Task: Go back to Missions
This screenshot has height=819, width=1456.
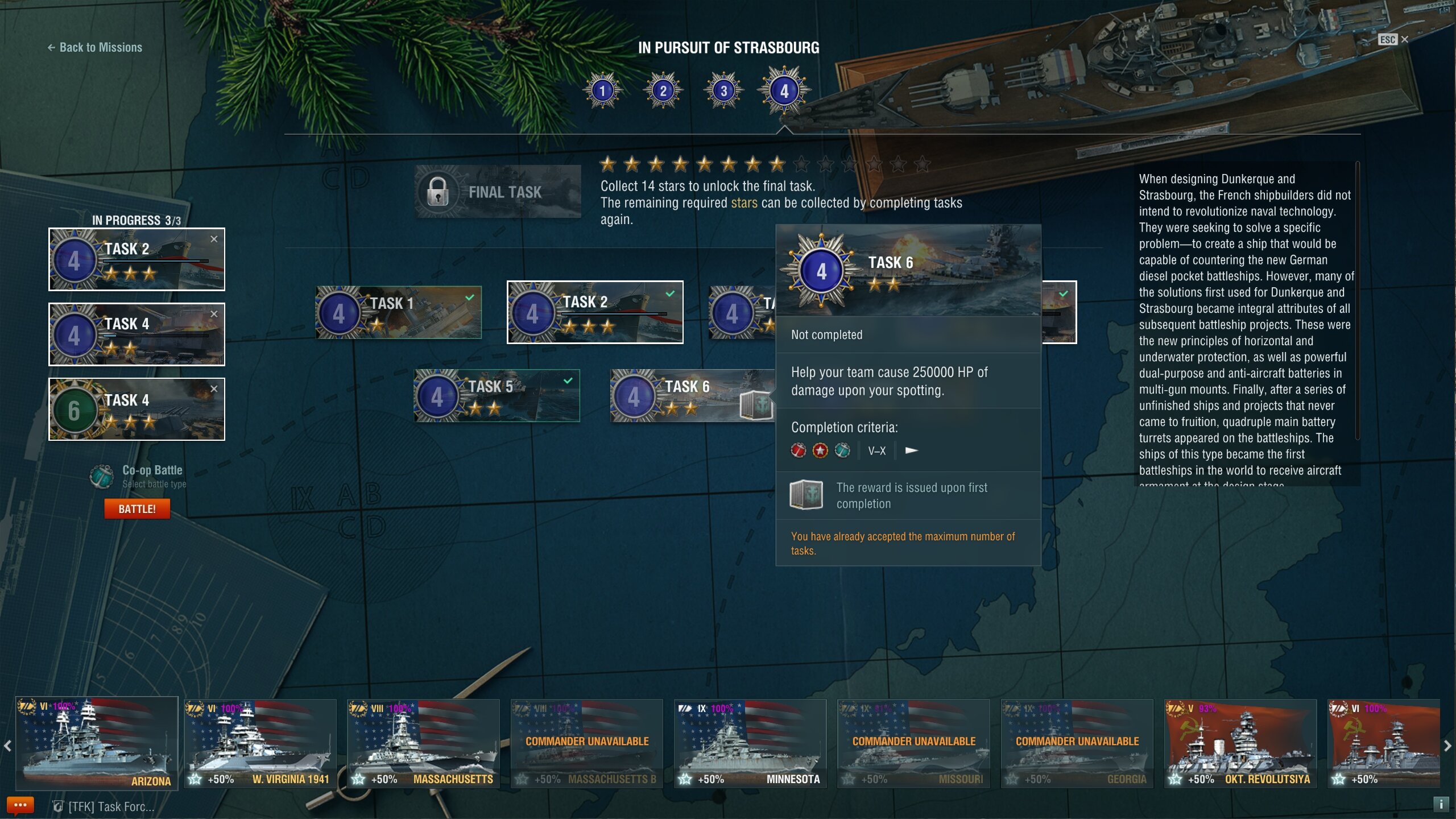Action: pyautogui.click(x=95, y=48)
